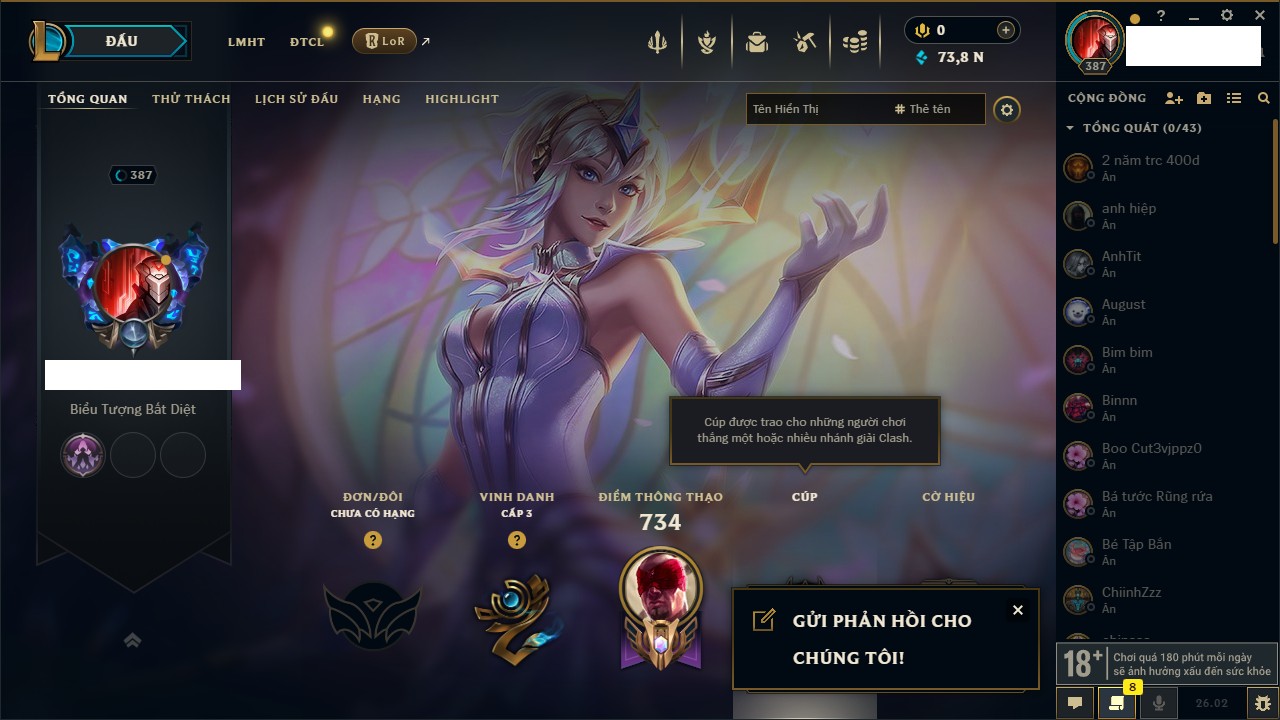1280x720 pixels.
Task: Close the Gửi Phản Hồi feedback popup
Action: click(x=1017, y=610)
